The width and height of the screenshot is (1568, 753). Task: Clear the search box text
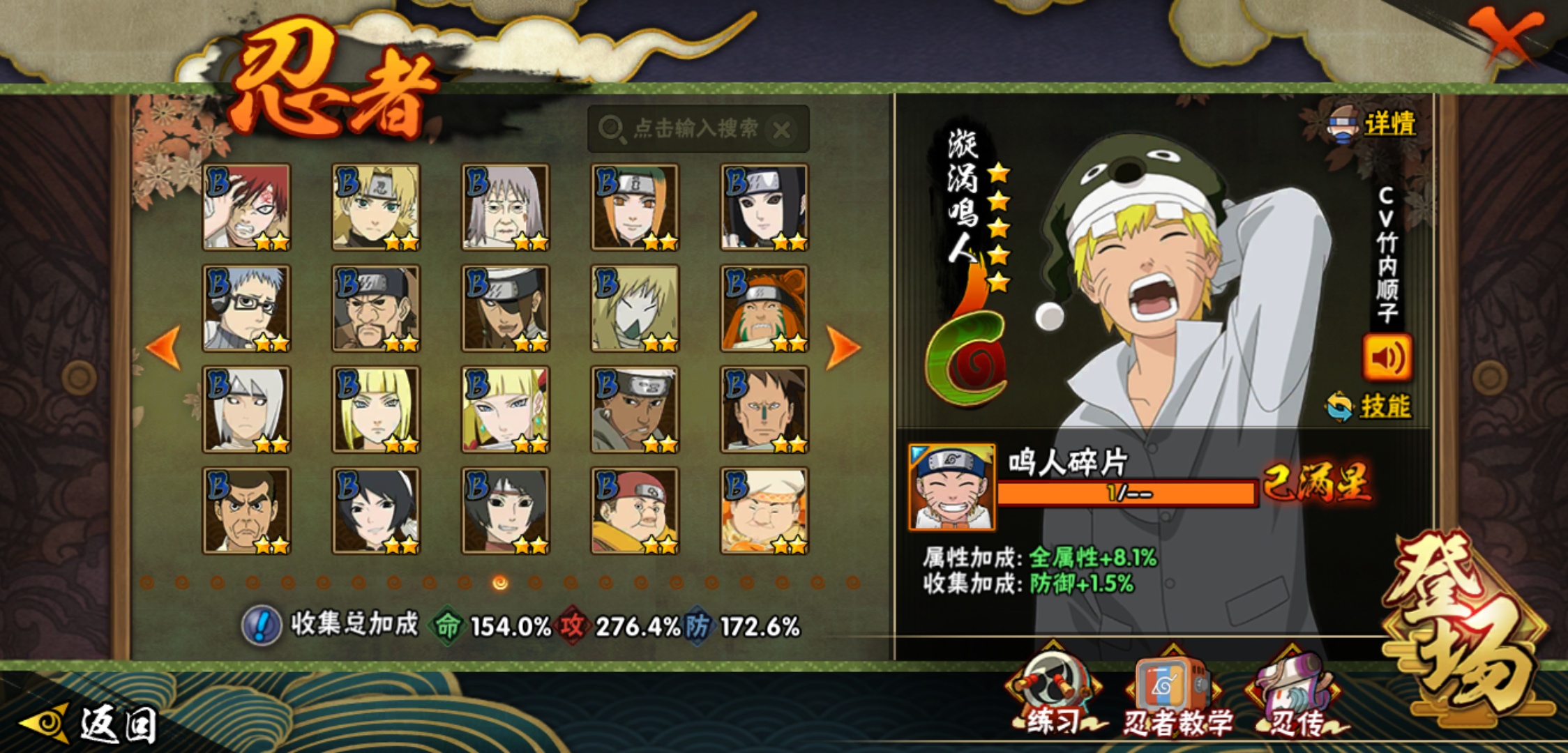click(x=782, y=130)
